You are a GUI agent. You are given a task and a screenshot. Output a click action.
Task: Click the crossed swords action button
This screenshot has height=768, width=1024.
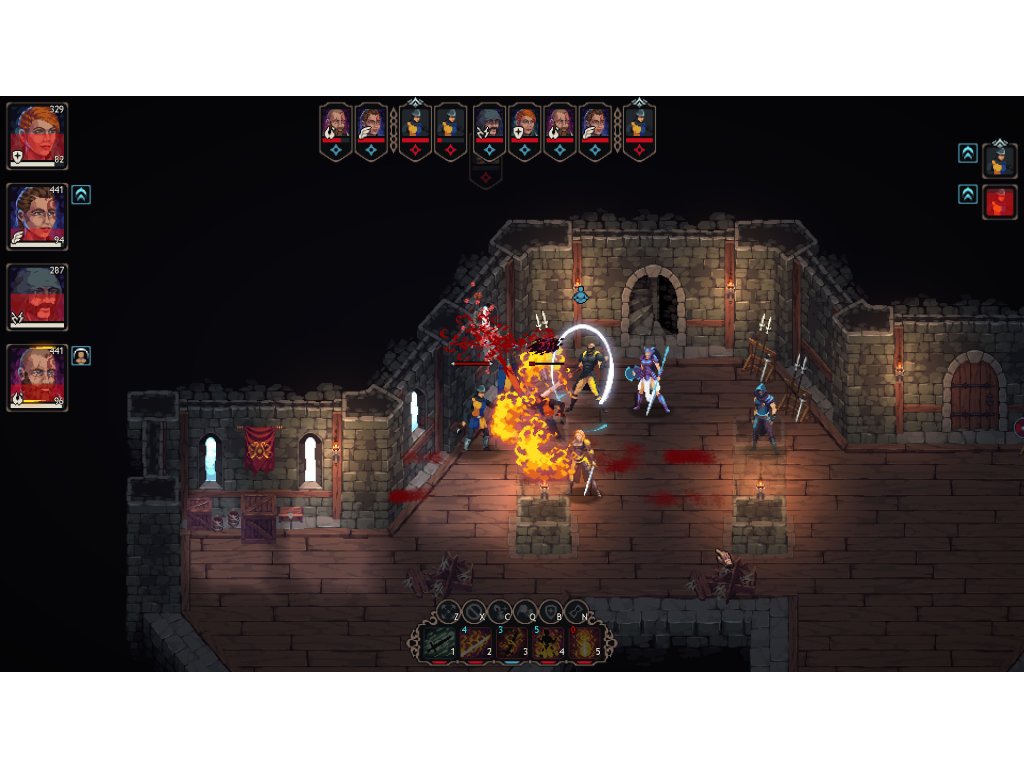tap(448, 611)
